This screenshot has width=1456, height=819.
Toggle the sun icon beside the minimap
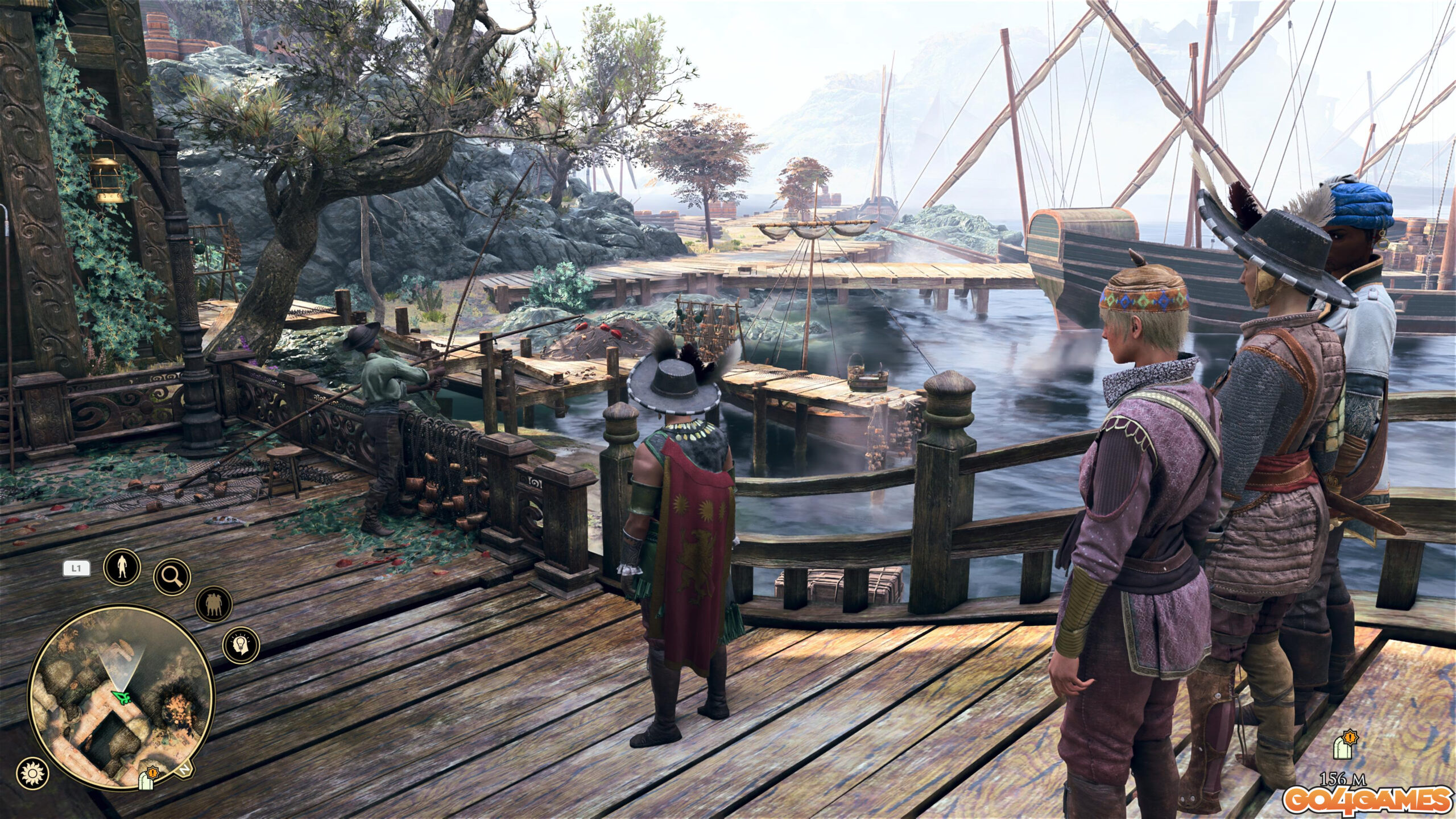point(32,773)
